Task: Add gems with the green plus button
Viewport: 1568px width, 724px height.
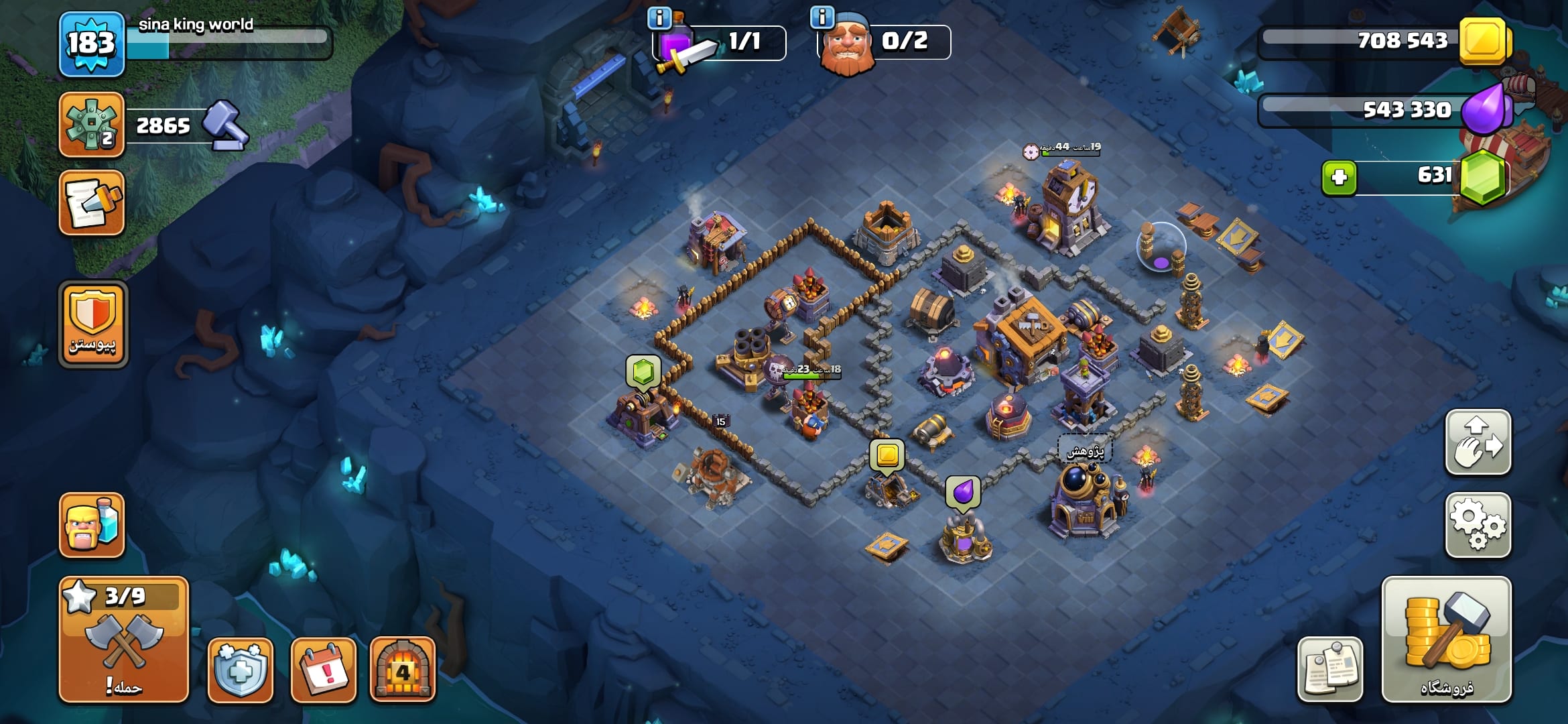Action: point(1339,178)
